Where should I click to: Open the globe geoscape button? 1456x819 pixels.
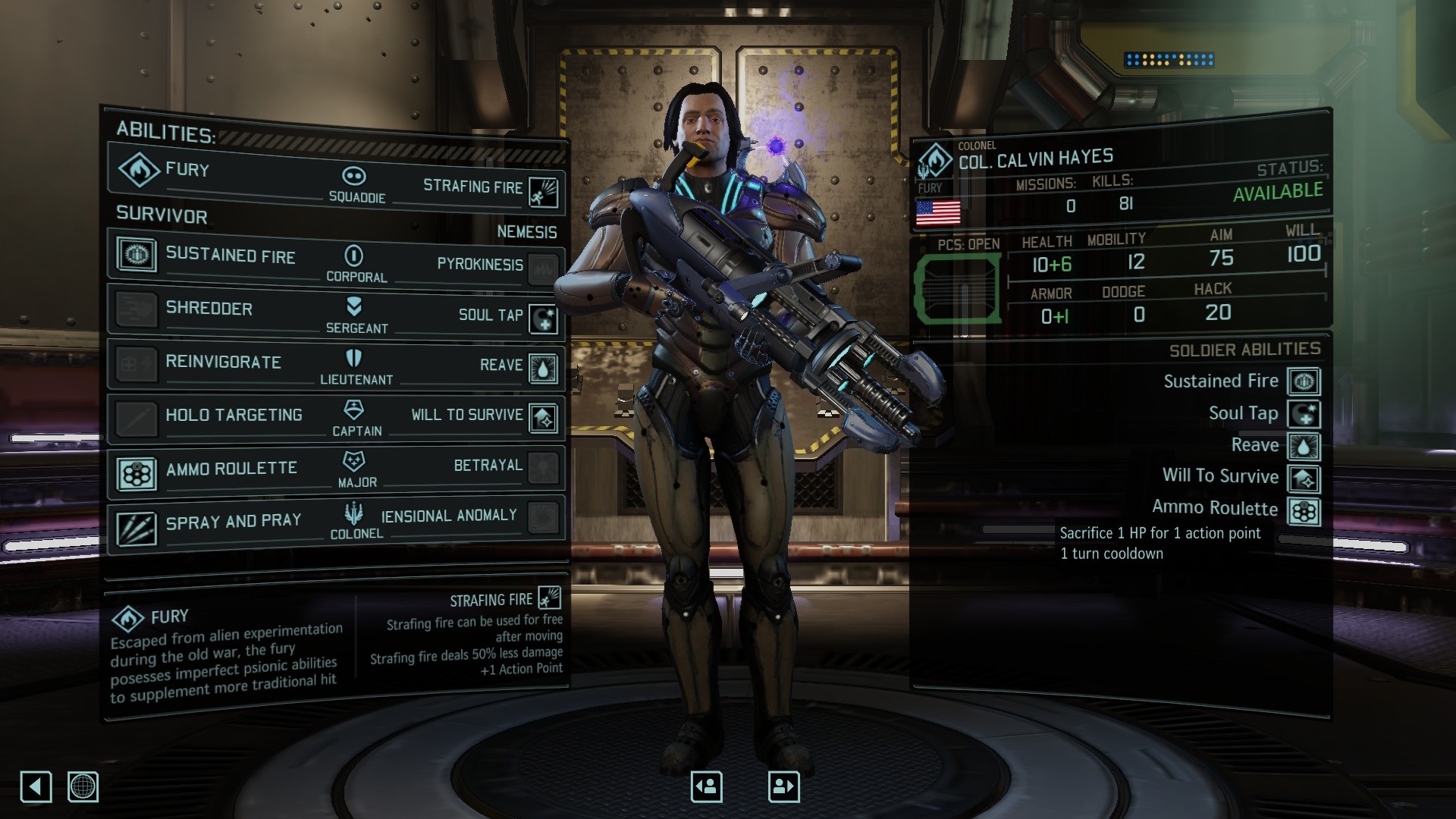click(83, 786)
